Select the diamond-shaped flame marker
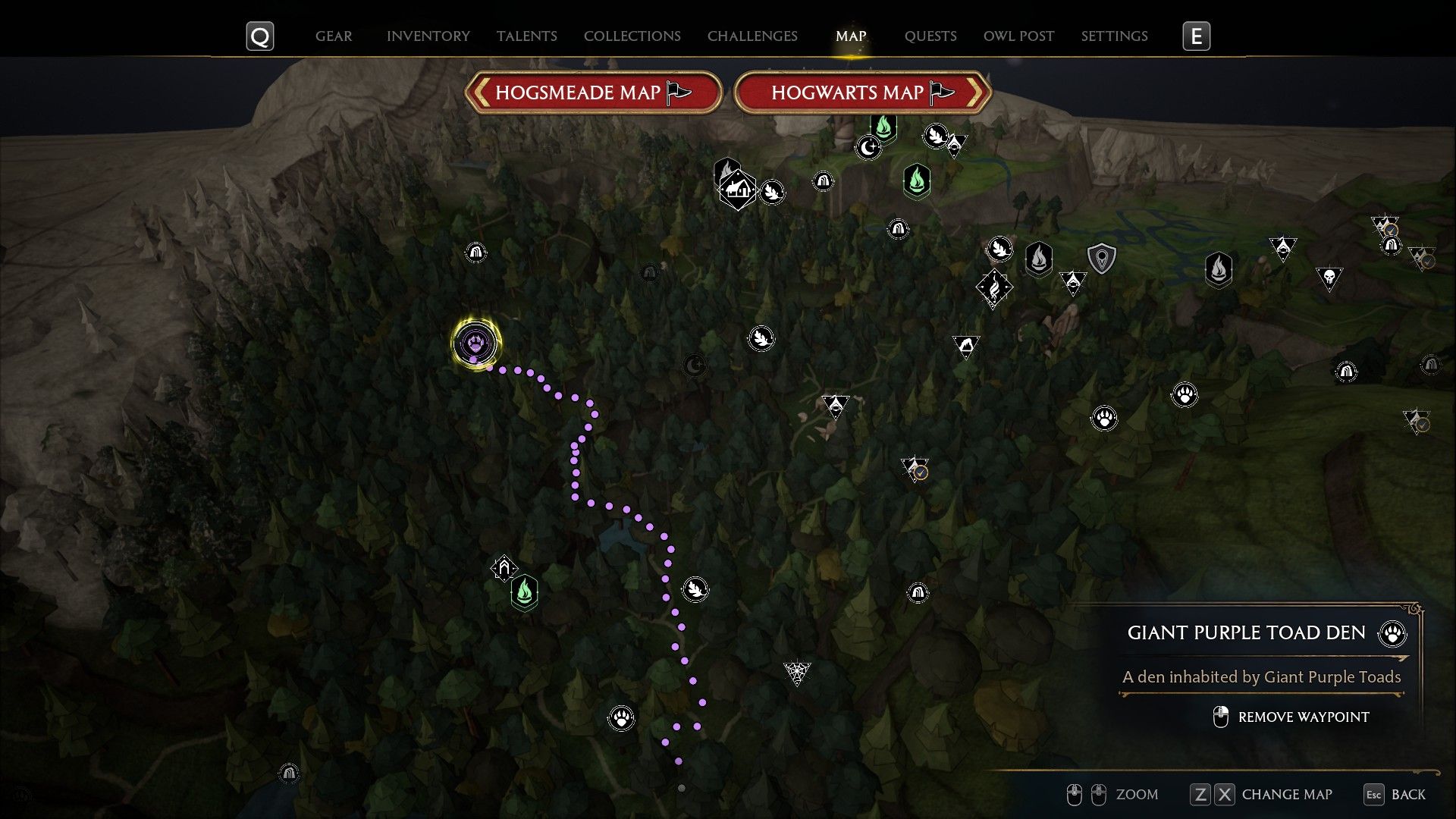This screenshot has width=1456, height=819. coord(993,287)
